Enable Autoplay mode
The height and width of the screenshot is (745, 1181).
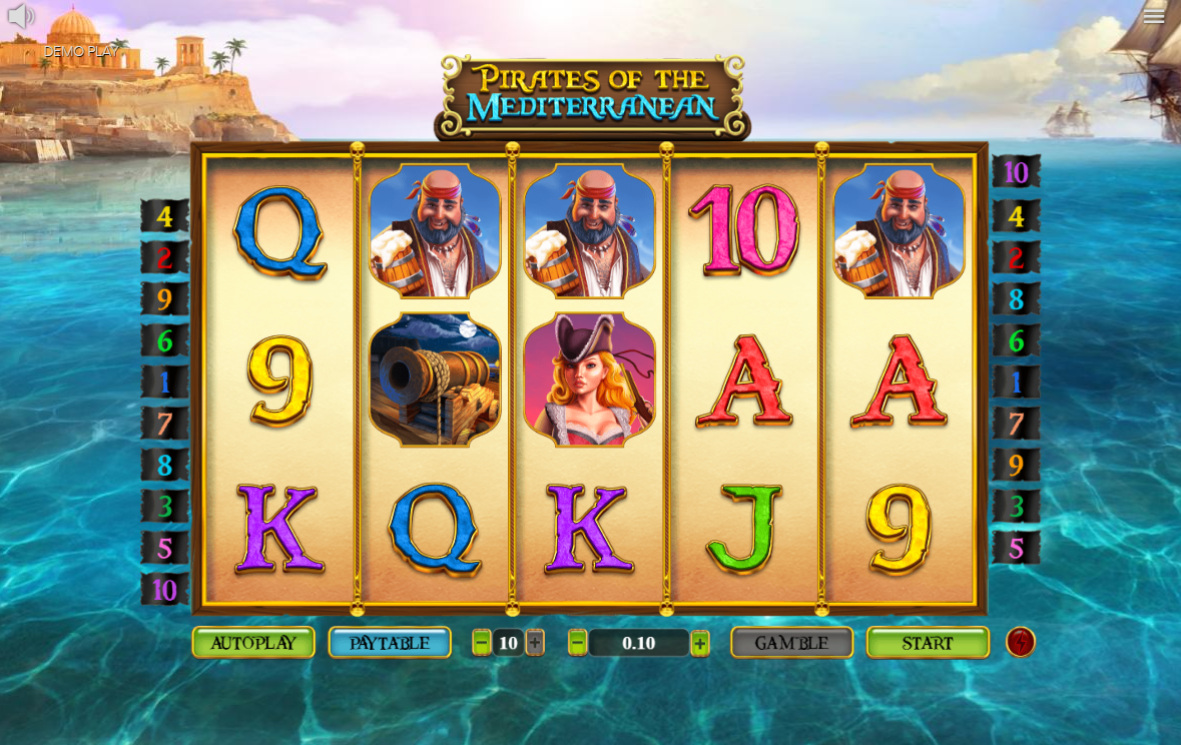click(x=253, y=643)
